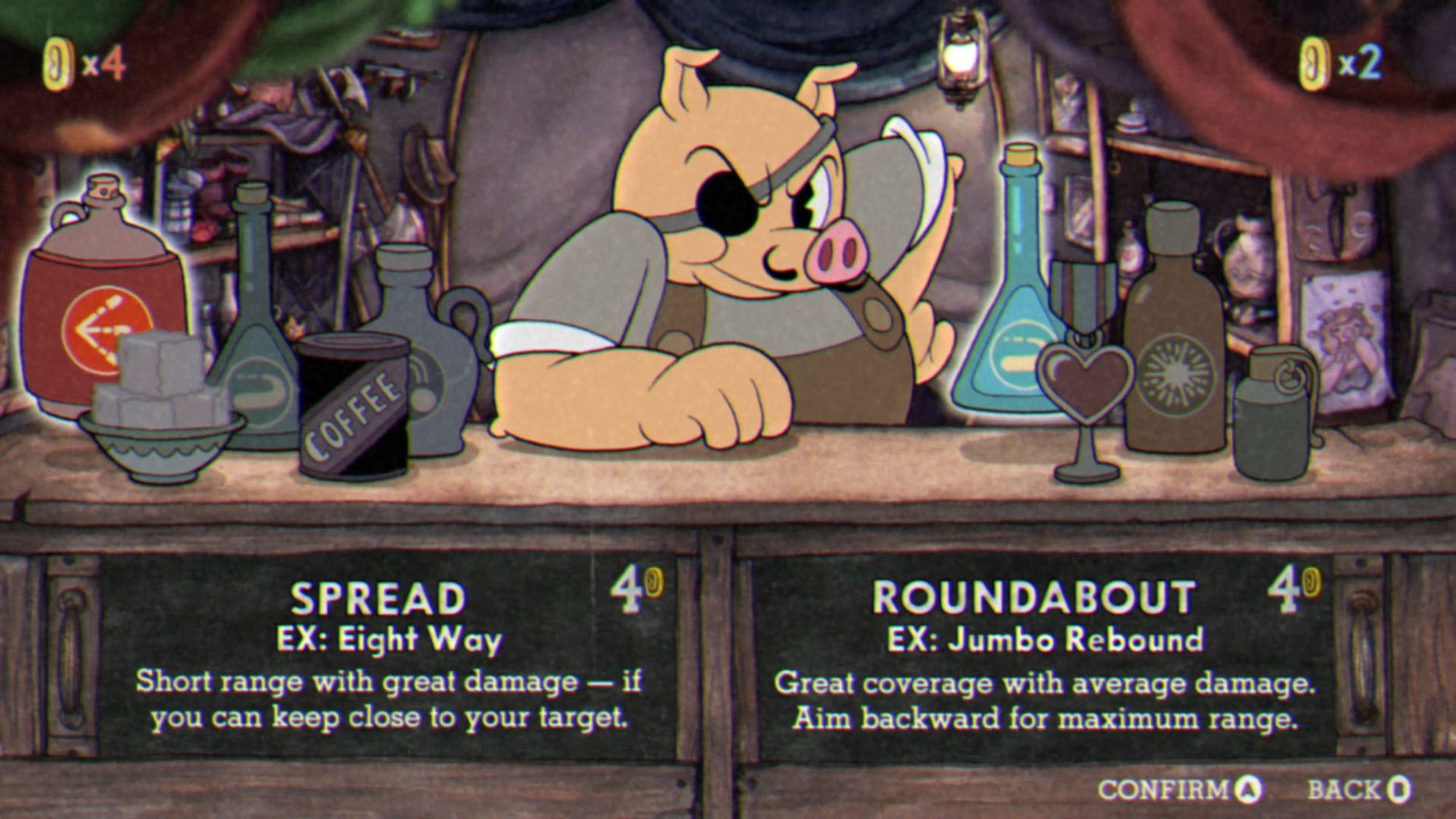Image resolution: width=1456 pixels, height=819 pixels.
Task: Select the Coffee can item
Action: pos(355,408)
